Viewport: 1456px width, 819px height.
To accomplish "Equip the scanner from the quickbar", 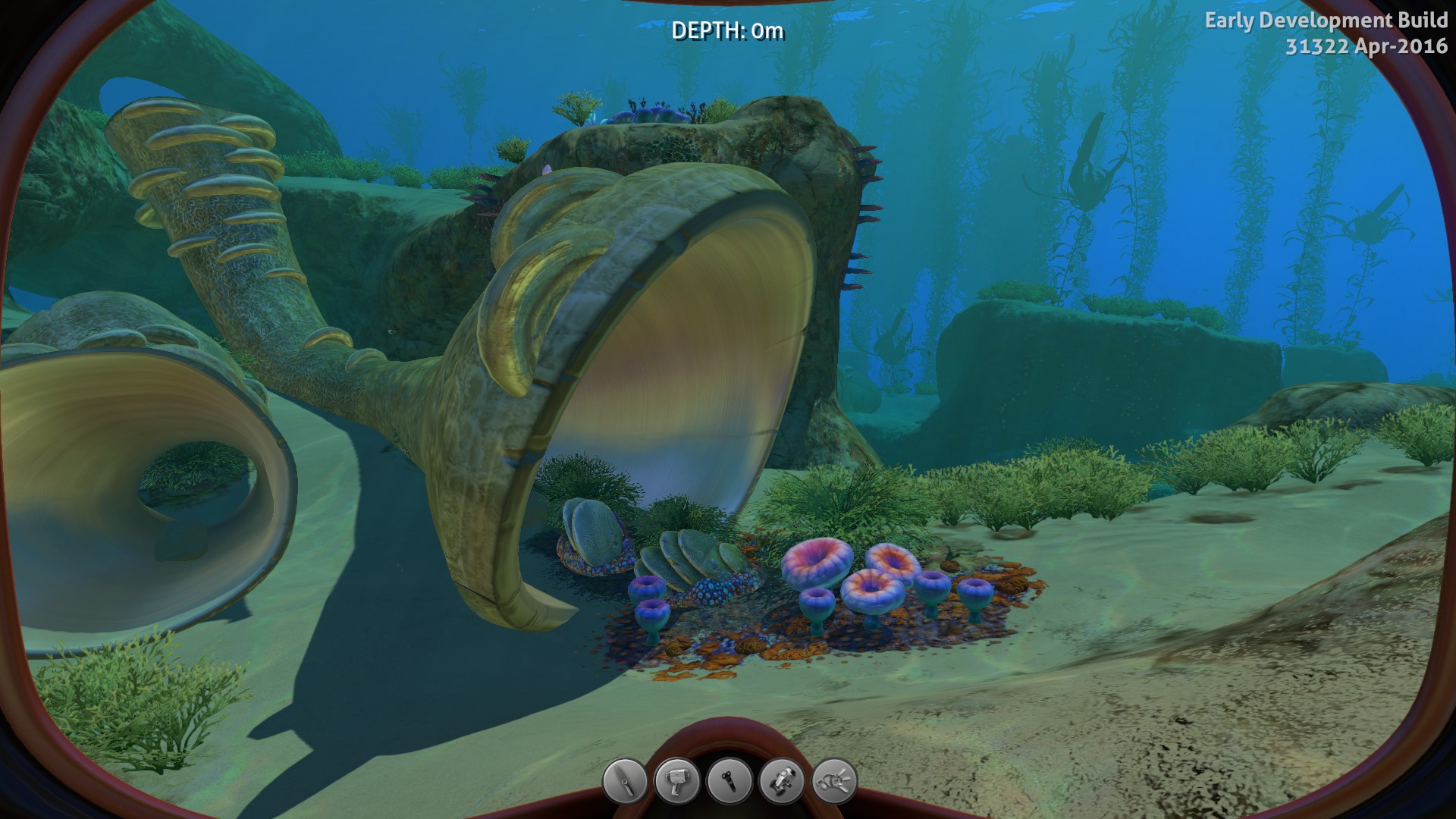I will coord(677,780).
